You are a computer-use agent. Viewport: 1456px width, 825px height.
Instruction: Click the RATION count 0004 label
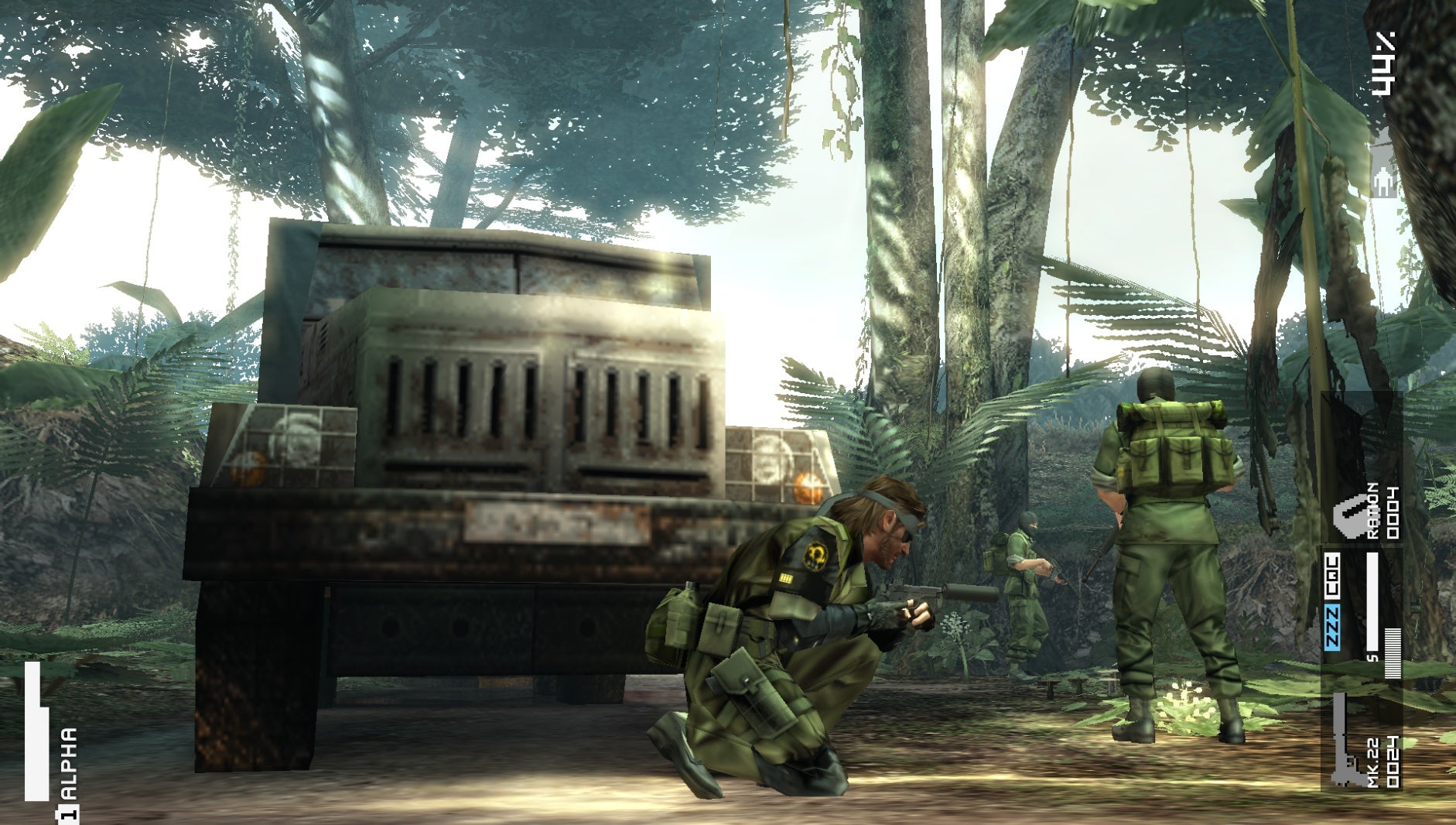point(1391,513)
